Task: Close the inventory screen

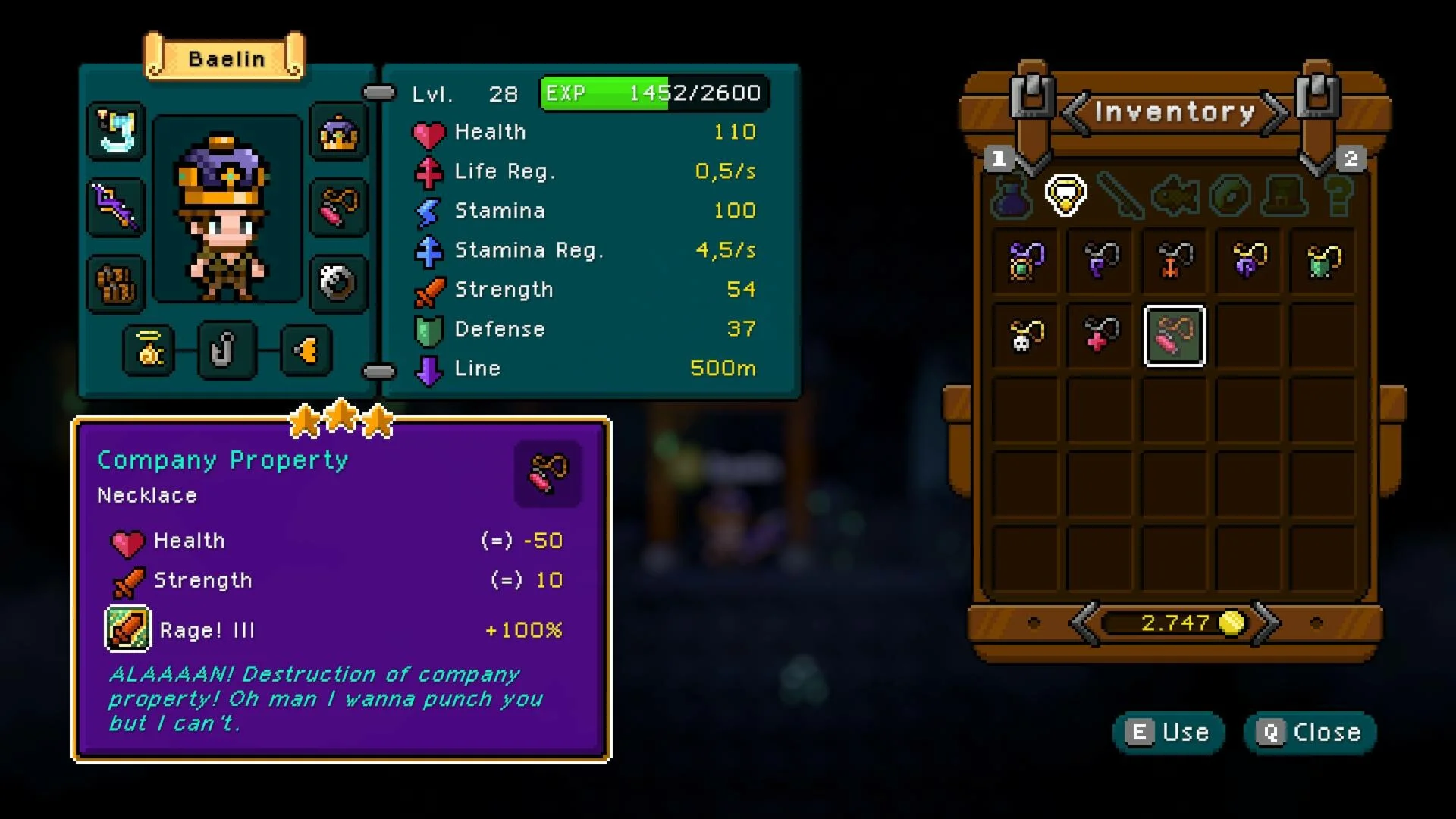Action: tap(1310, 733)
